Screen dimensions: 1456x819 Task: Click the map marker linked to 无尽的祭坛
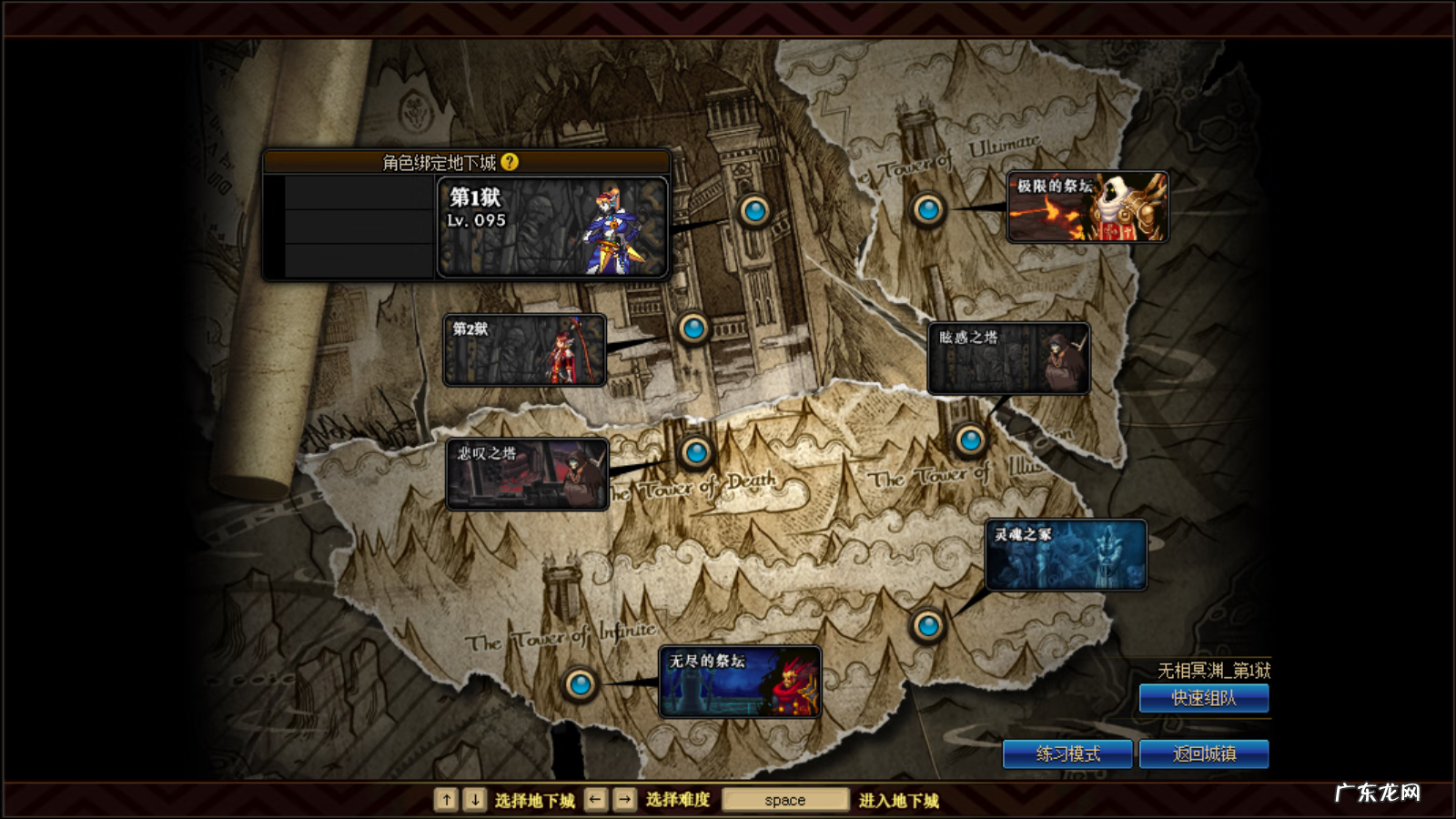pos(580,683)
